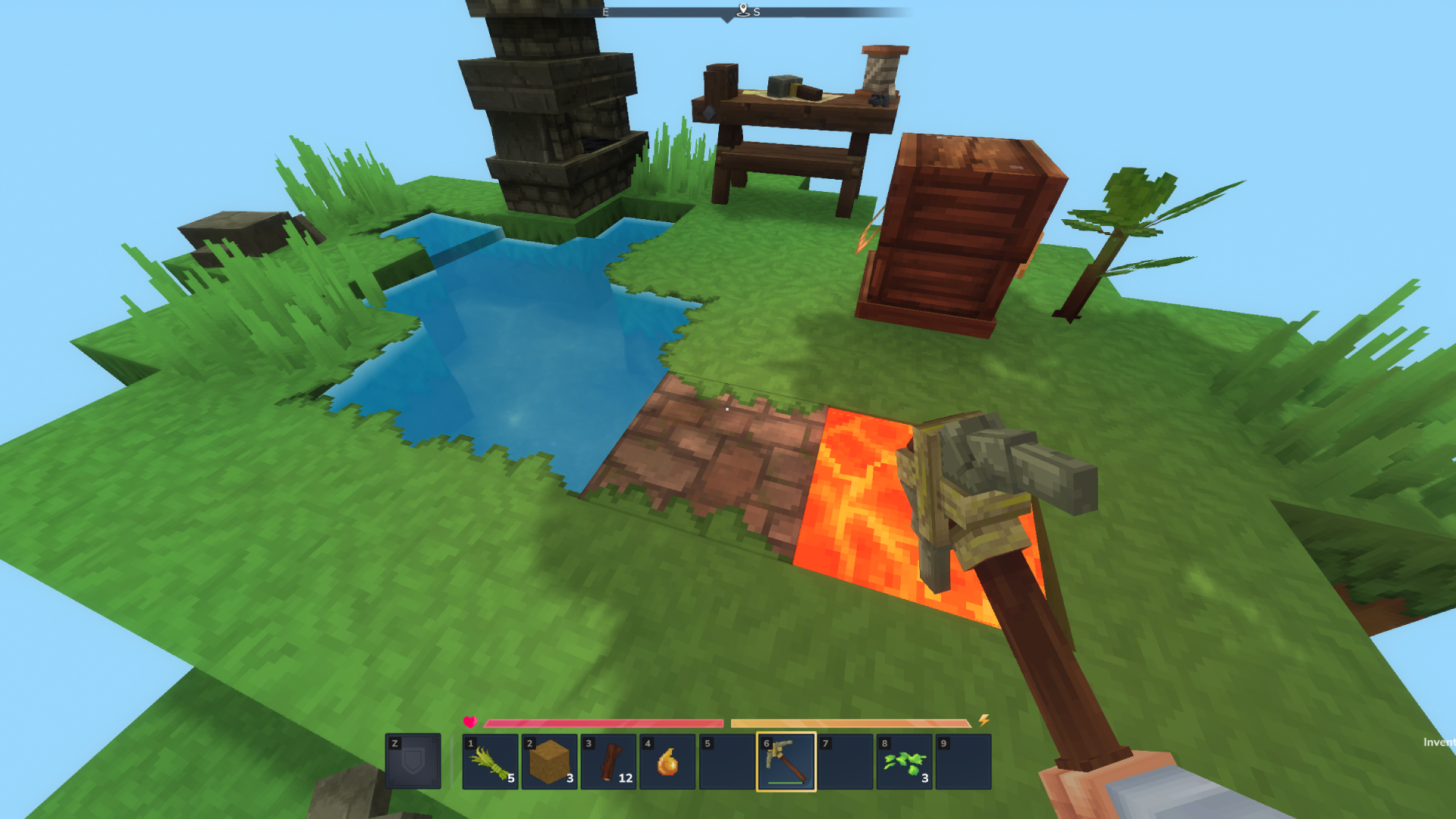Click the shield slot marked Z

[x=414, y=762]
